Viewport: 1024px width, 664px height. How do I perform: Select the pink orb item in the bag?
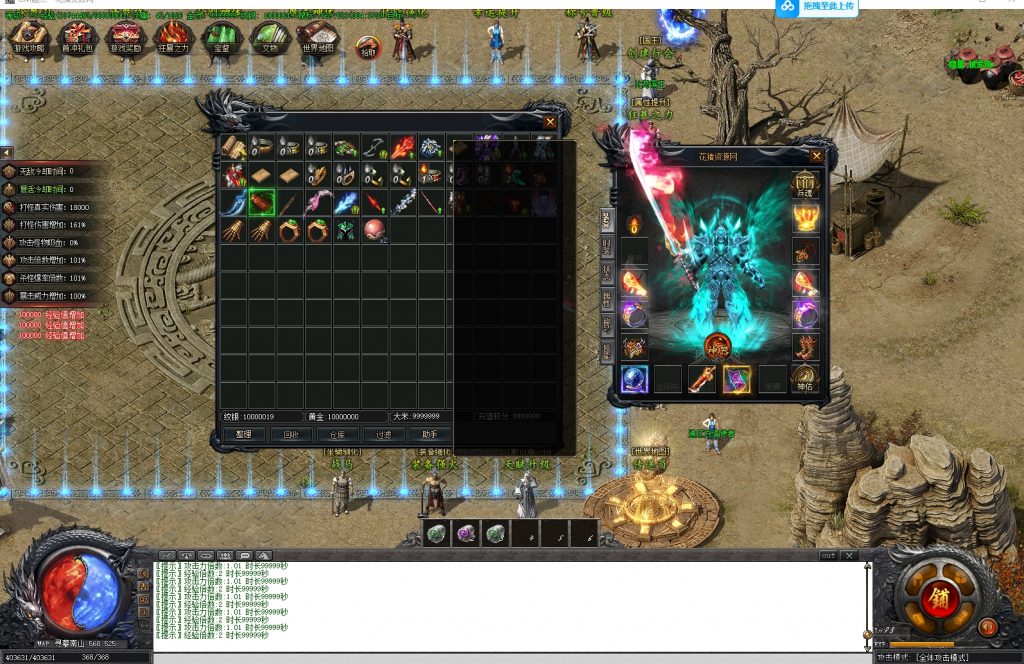click(374, 231)
